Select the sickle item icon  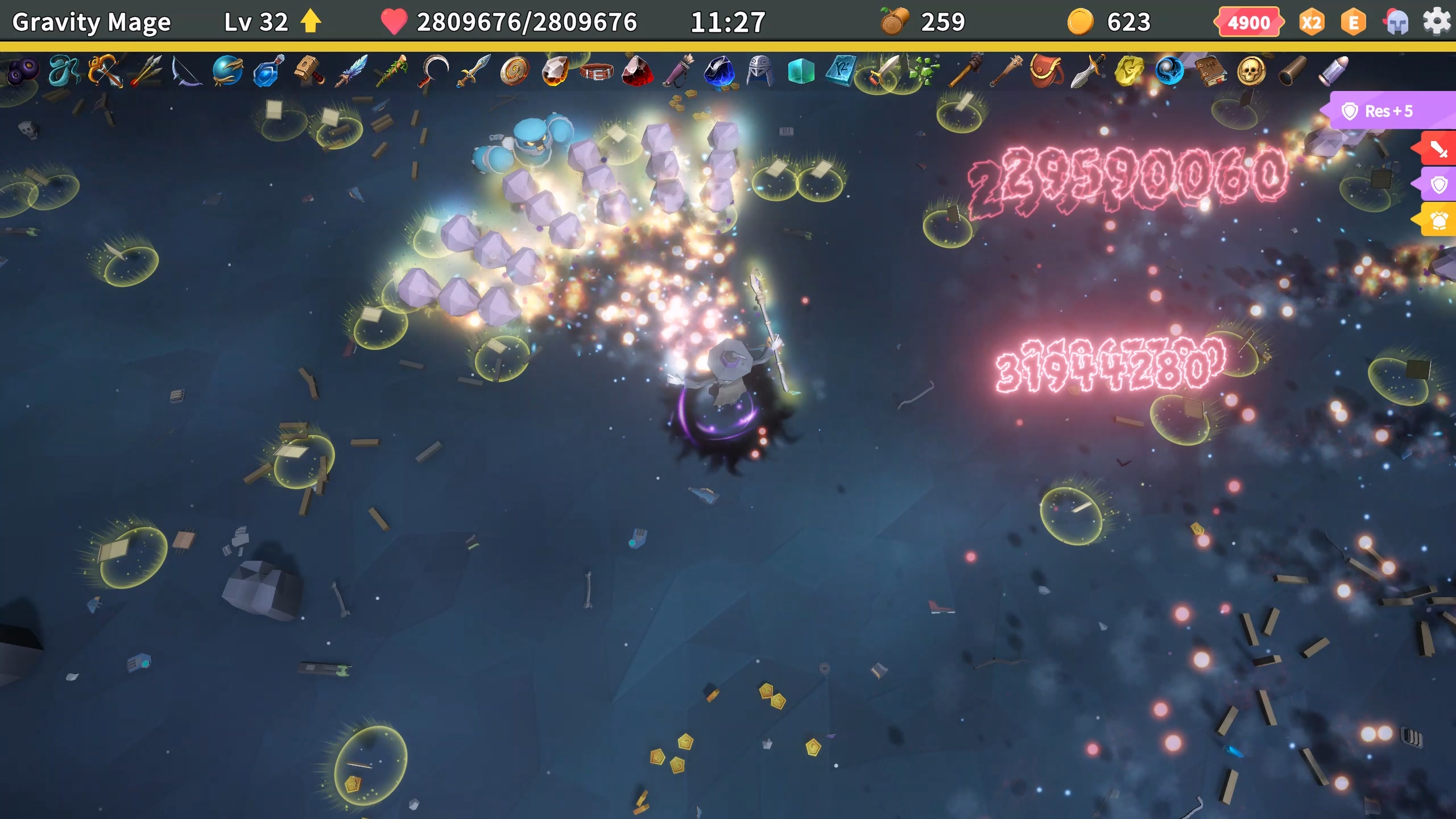click(x=433, y=71)
